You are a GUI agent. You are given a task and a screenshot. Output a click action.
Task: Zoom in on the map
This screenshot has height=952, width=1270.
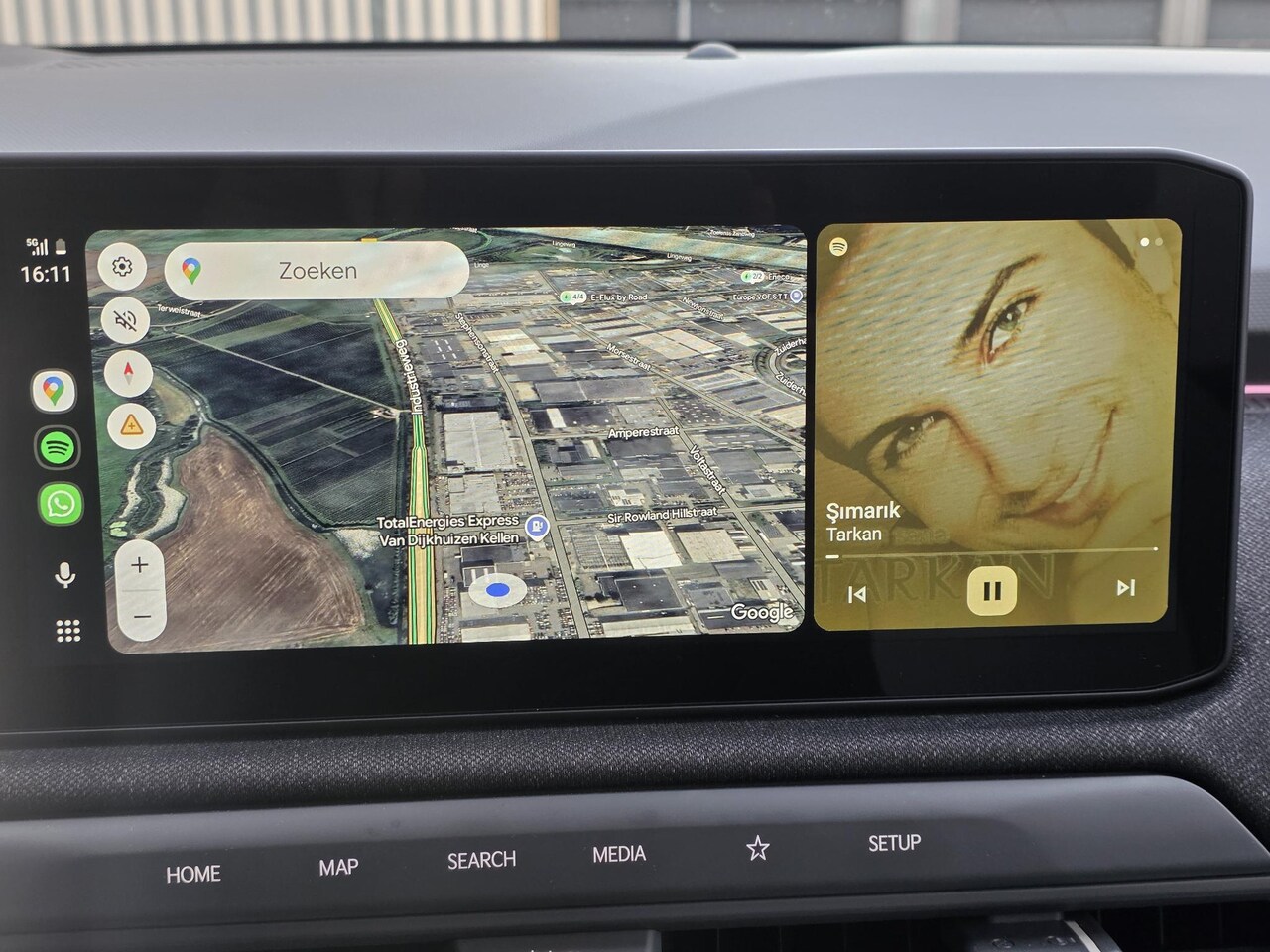click(x=140, y=565)
